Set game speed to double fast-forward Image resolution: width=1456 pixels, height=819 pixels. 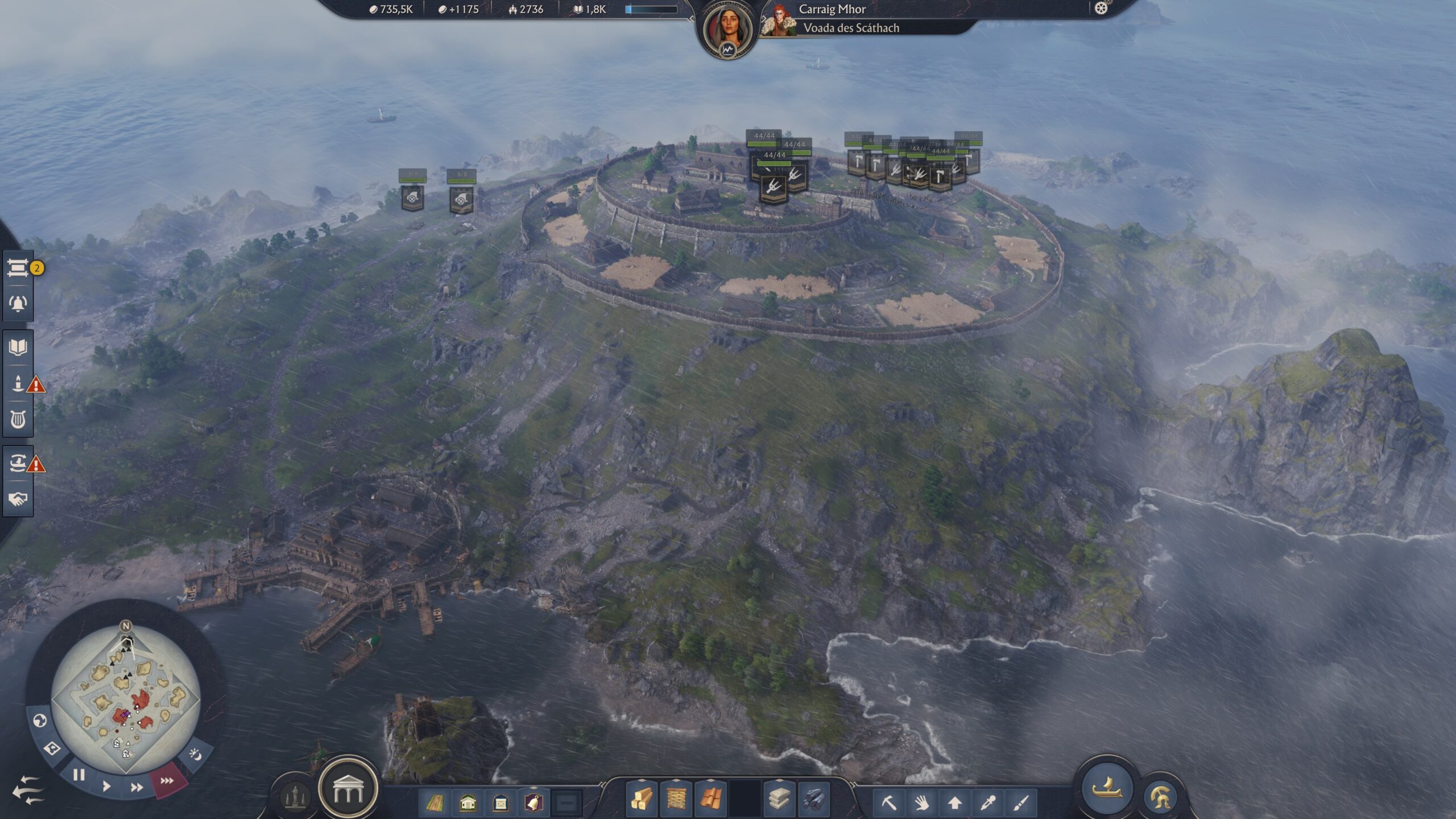point(136,787)
